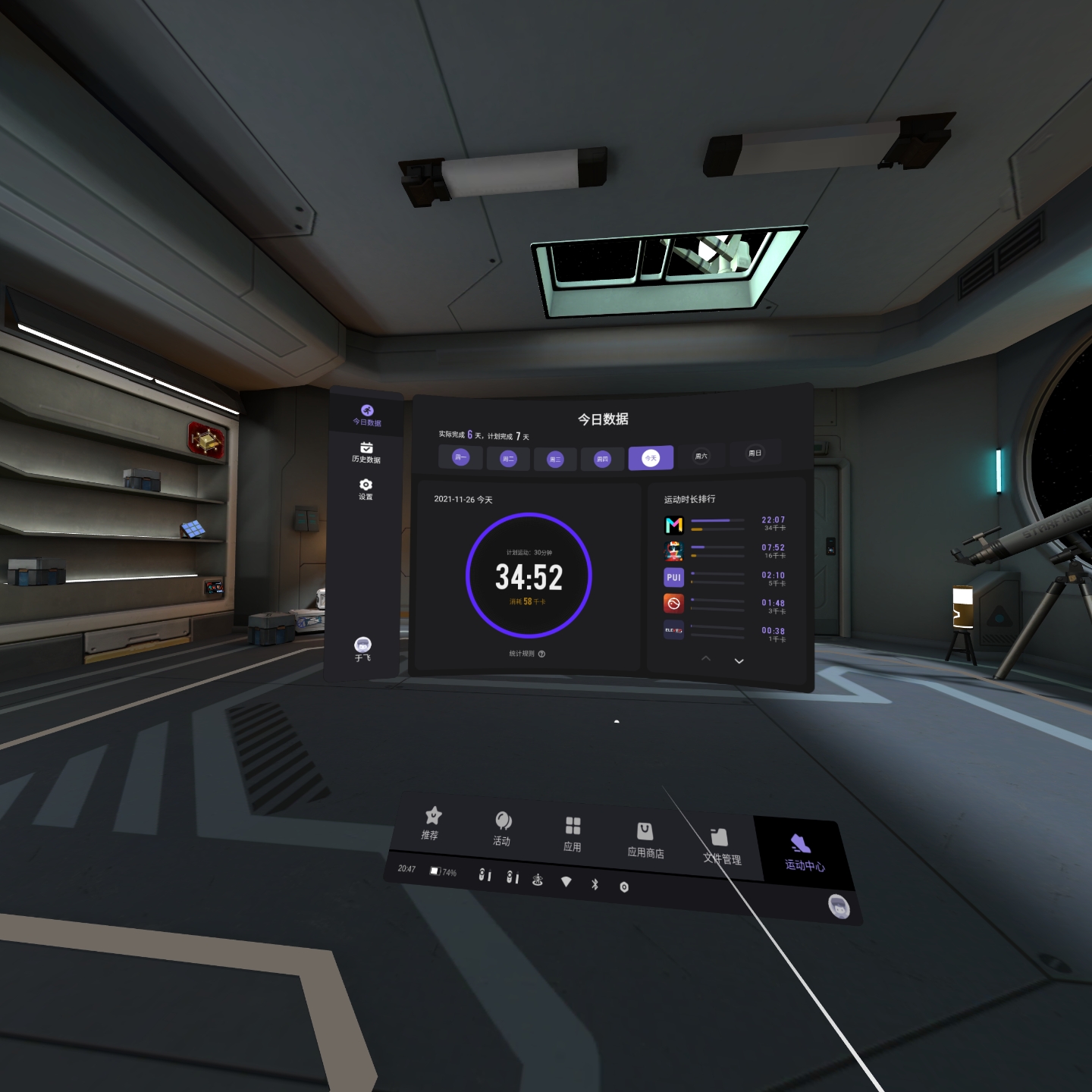Viewport: 1092px width, 1092px height.
Task: Switch to the 周二 day tab
Action: coord(508,458)
